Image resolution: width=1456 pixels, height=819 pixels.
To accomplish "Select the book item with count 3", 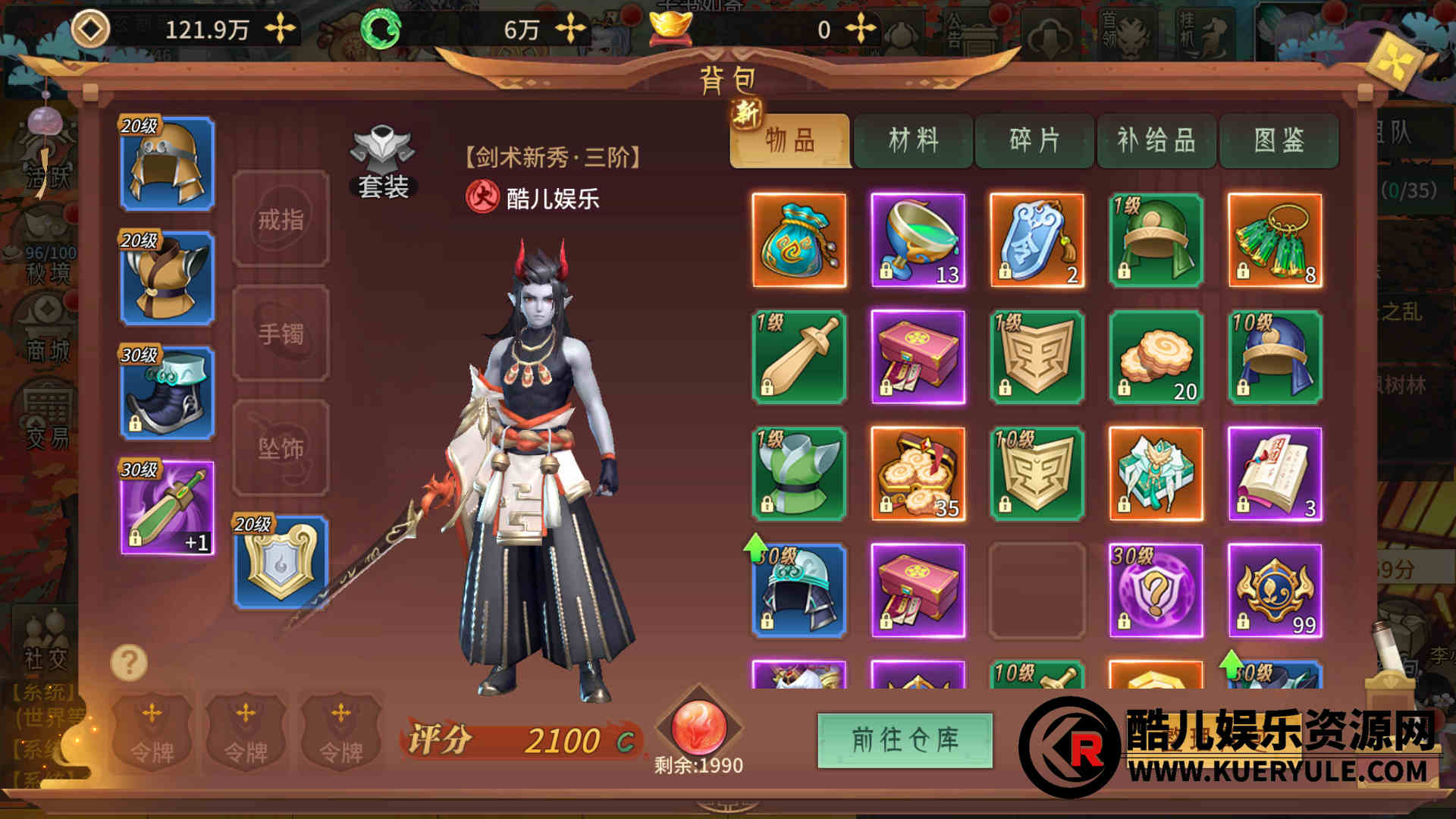I will tap(1275, 474).
